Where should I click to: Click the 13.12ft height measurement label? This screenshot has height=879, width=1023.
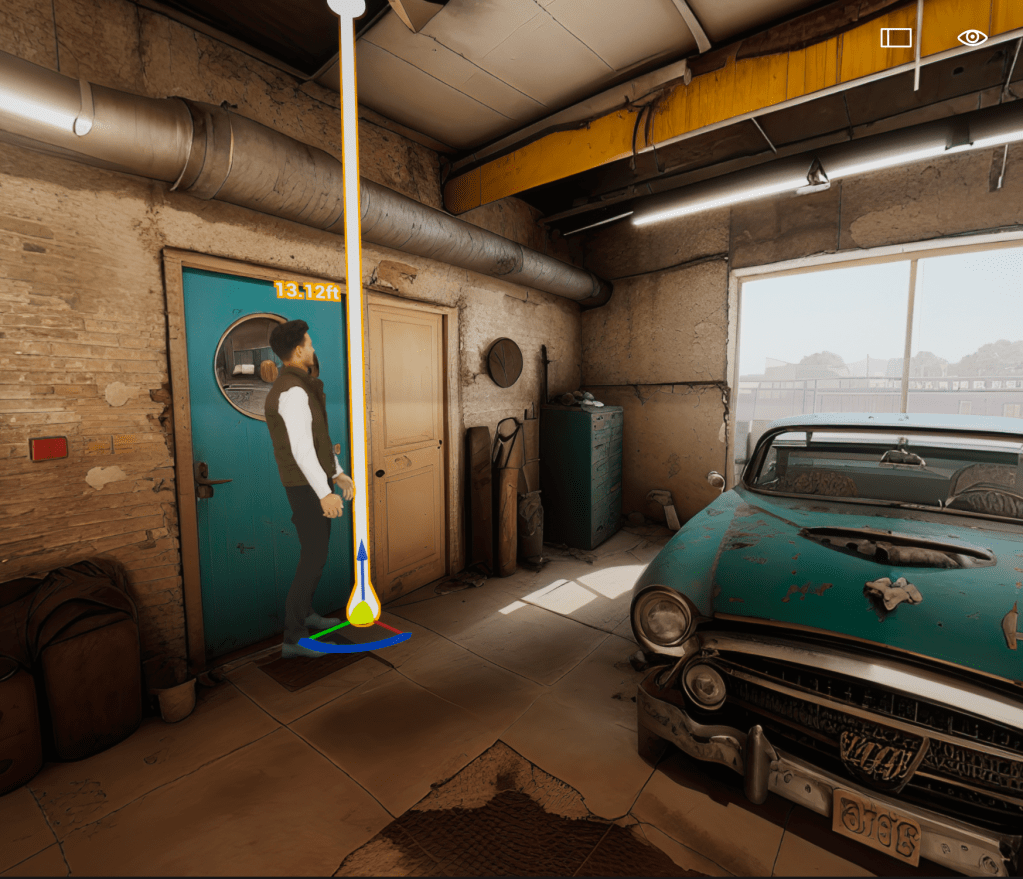coord(308,290)
